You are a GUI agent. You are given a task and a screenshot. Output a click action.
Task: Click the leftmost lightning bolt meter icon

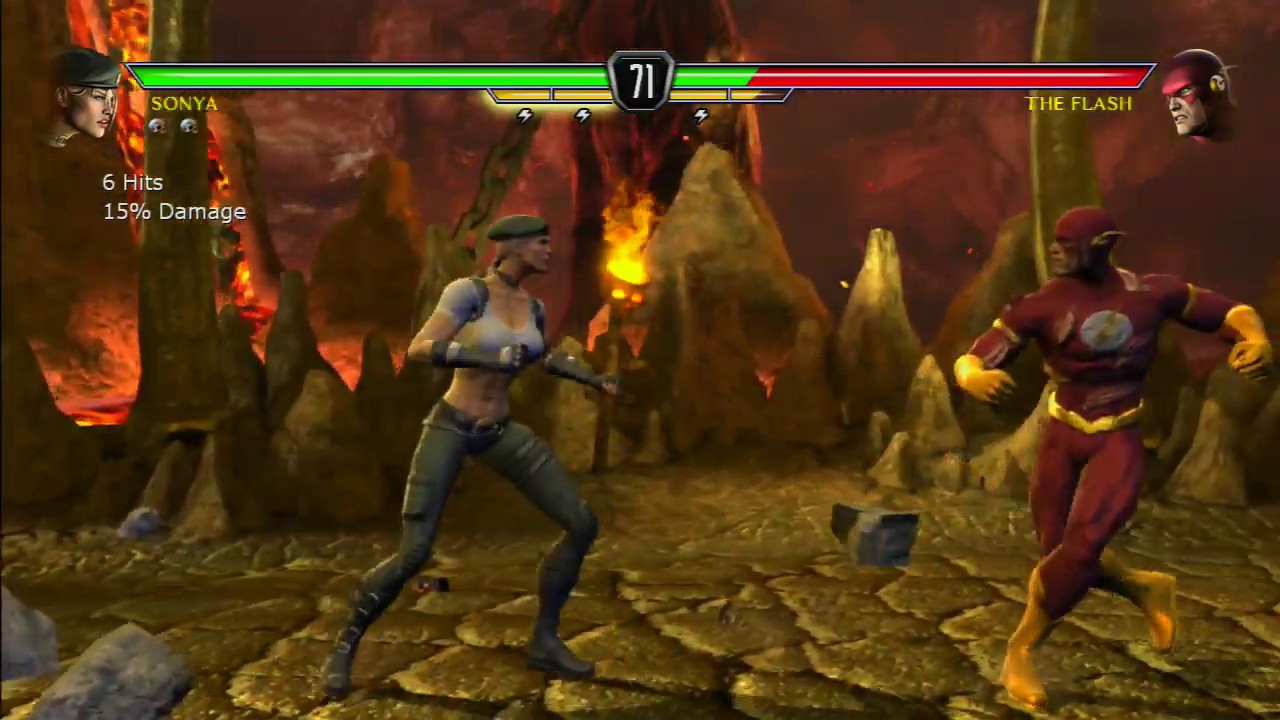point(524,115)
